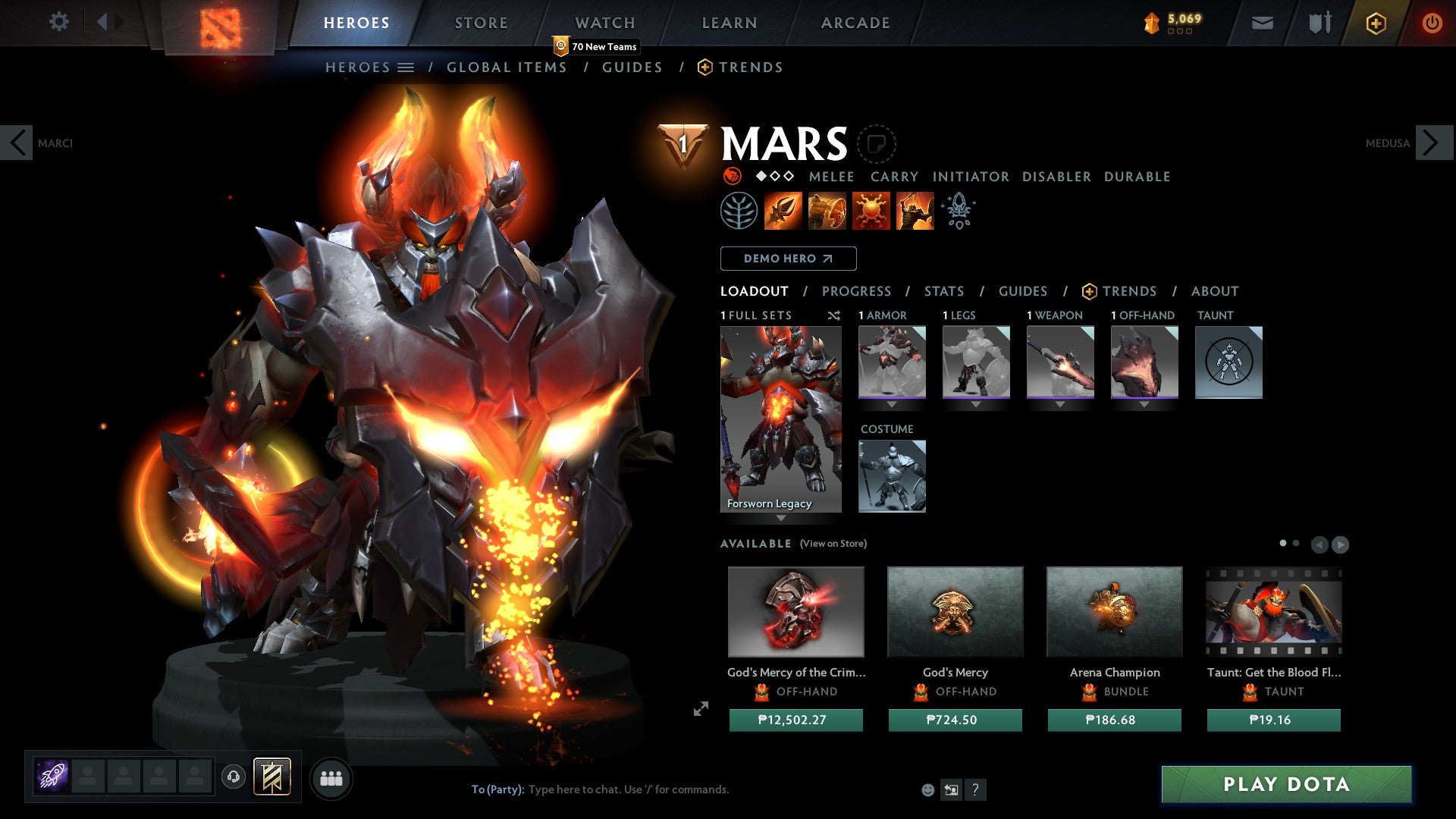View the Get the Blood Flowing taunt thumbnail
The width and height of the screenshot is (1456, 819).
1273,612
